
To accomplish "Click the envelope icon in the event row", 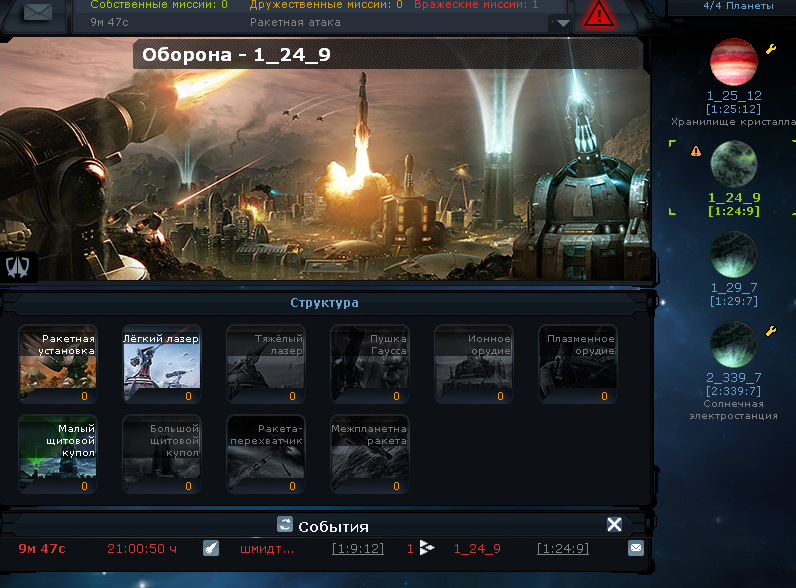I will pyautogui.click(x=635, y=548).
